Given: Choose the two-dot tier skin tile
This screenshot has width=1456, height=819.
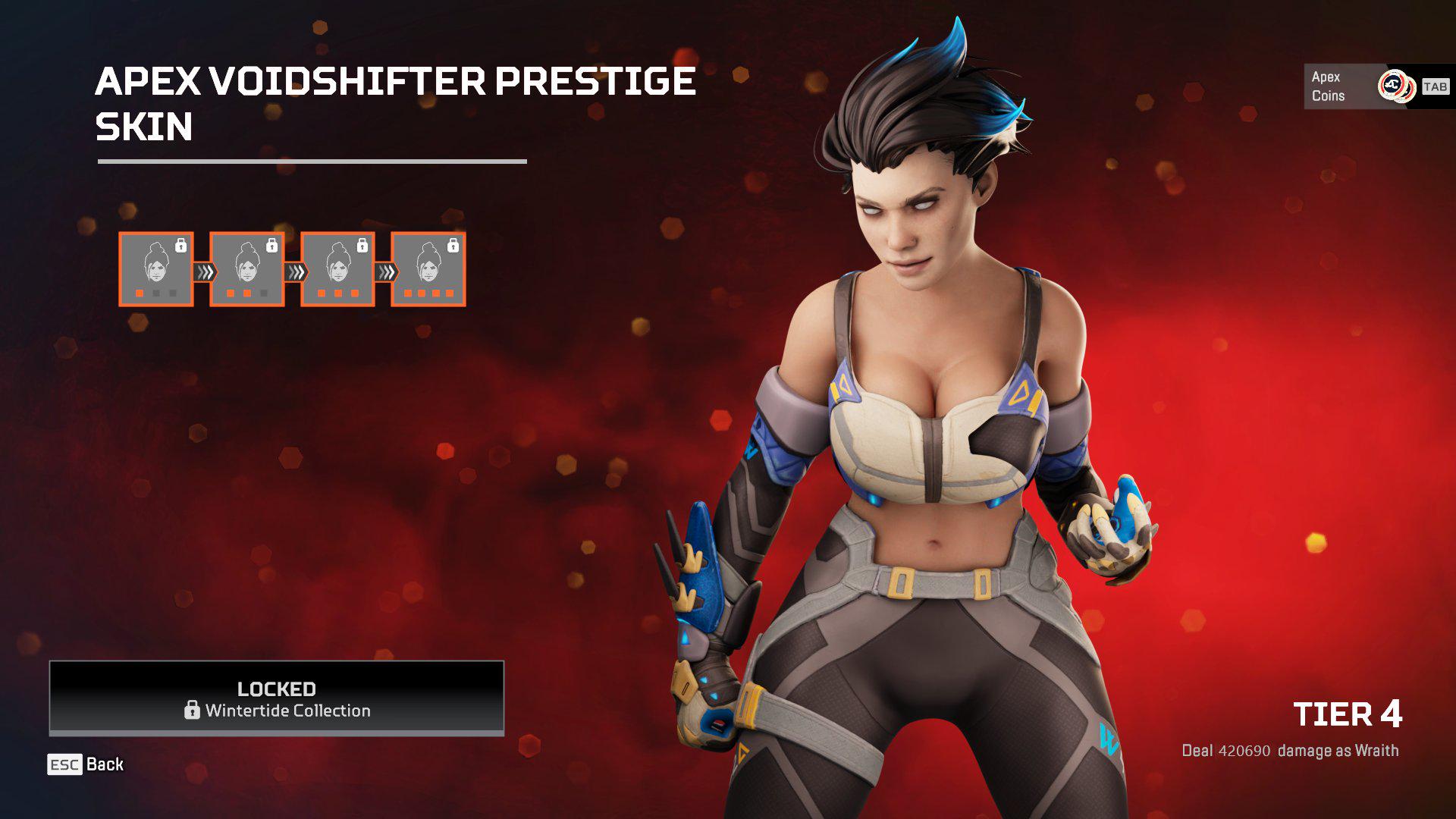Looking at the screenshot, I should click(247, 269).
